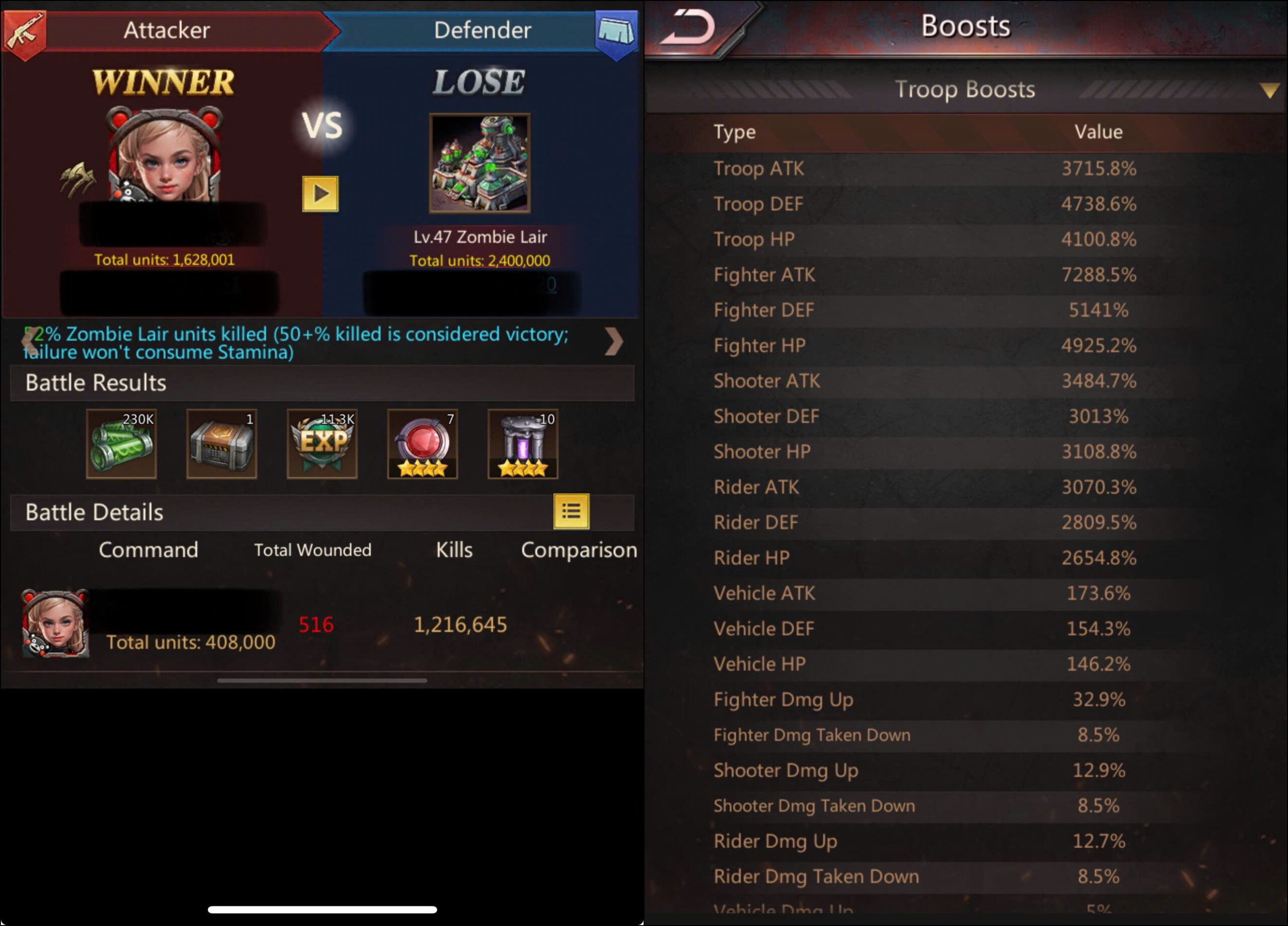Select the Attacker header tab
This screenshot has width=1288, height=926.
coord(167,30)
